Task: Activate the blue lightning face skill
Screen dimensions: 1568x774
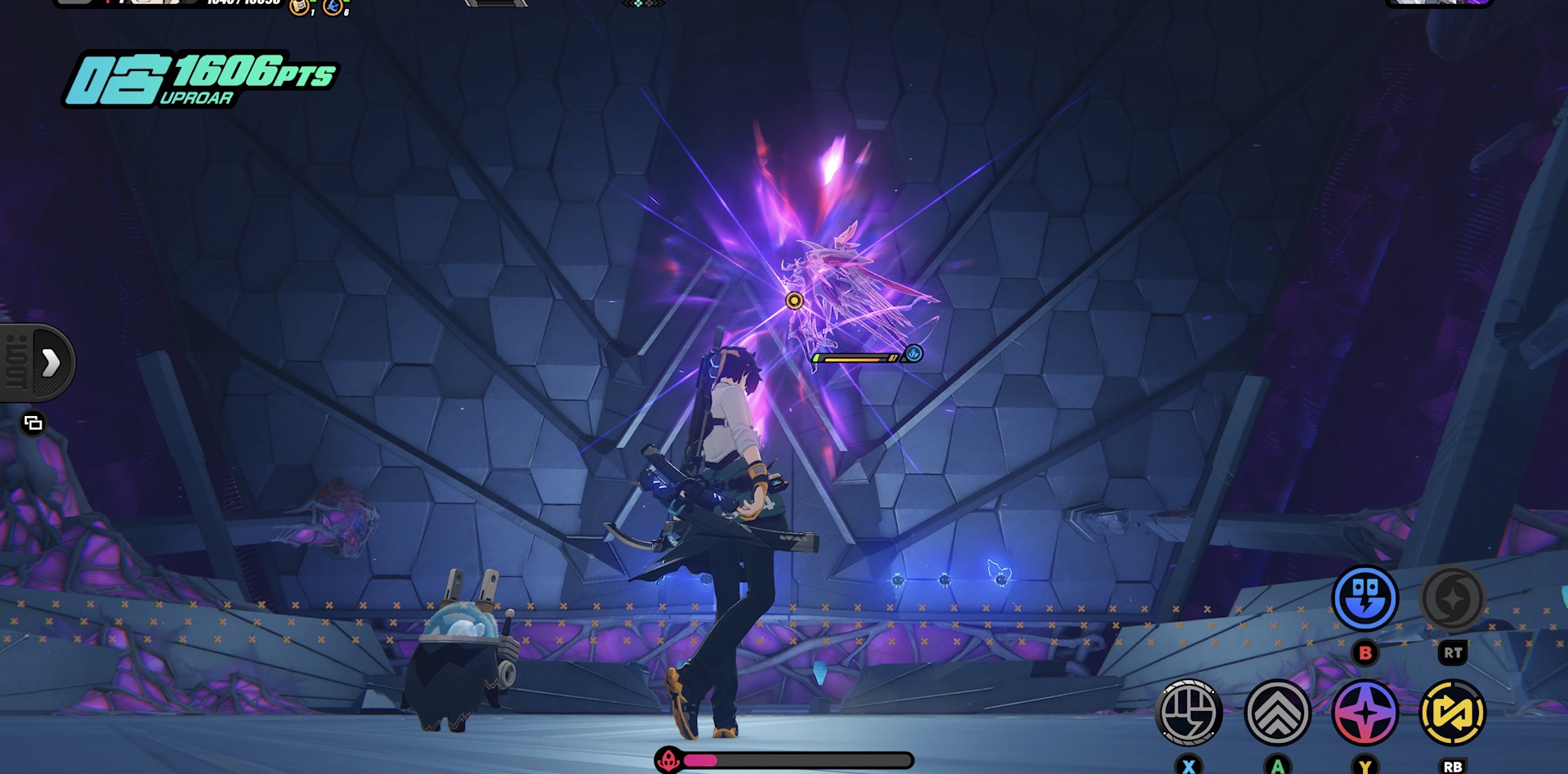Action: coord(1365,598)
